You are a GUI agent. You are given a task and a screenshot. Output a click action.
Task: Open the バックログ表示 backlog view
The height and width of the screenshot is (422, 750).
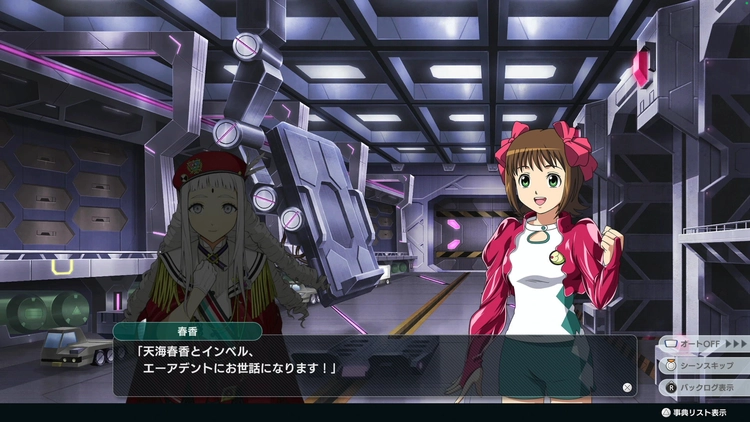pyautogui.click(x=705, y=386)
